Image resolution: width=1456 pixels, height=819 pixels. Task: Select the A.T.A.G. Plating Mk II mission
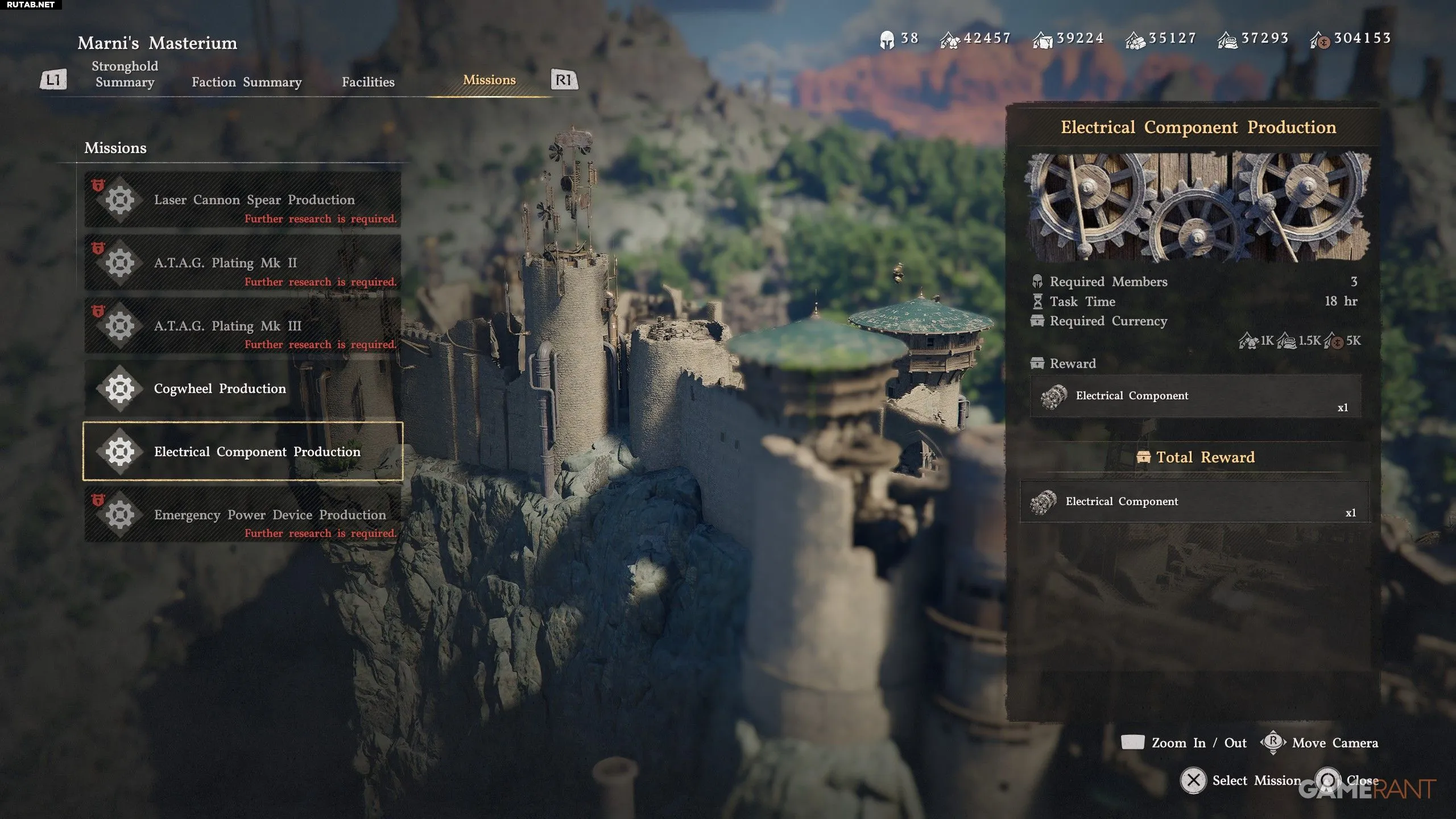tap(243, 263)
